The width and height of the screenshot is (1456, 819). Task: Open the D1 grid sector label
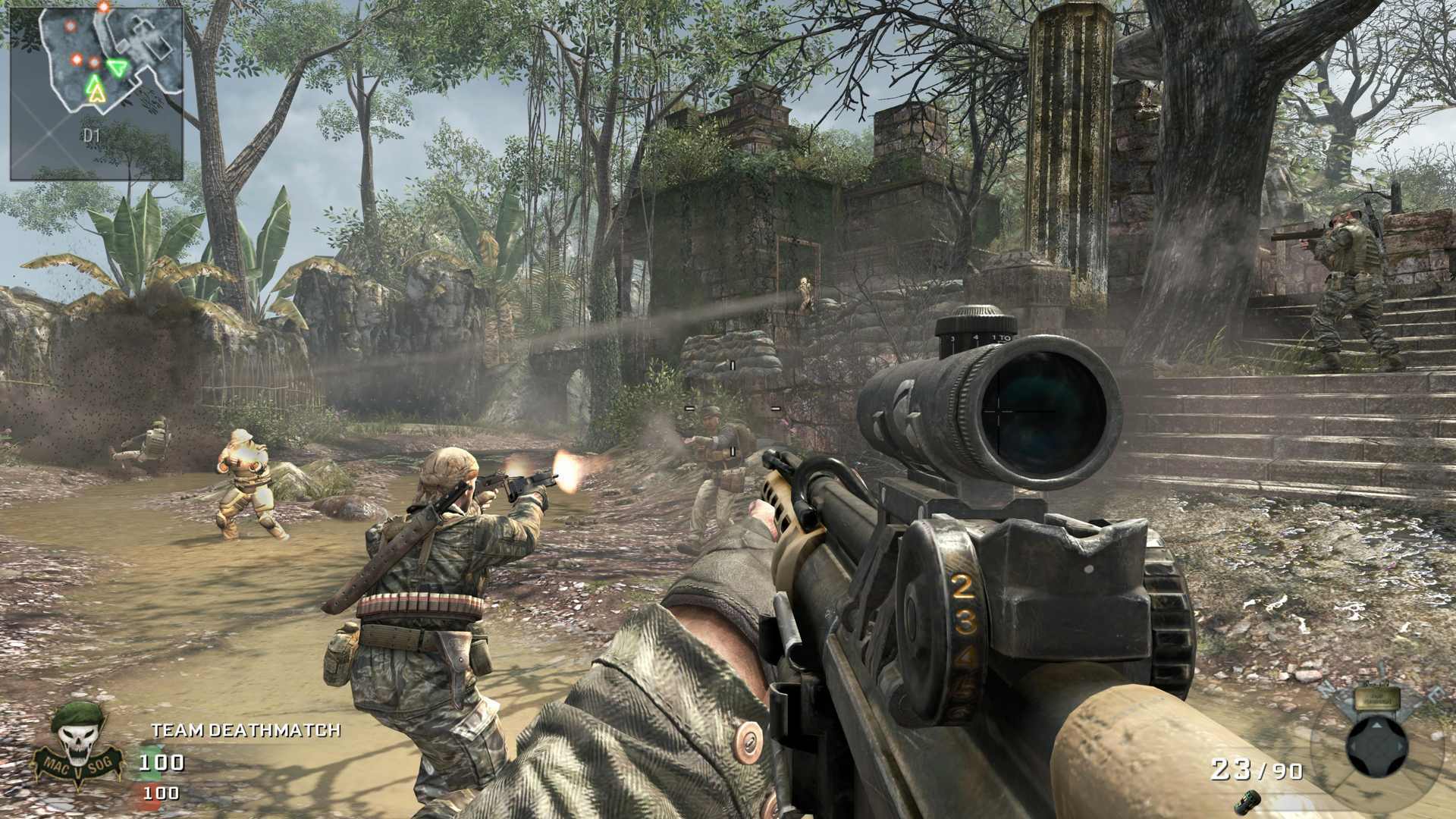(x=93, y=134)
